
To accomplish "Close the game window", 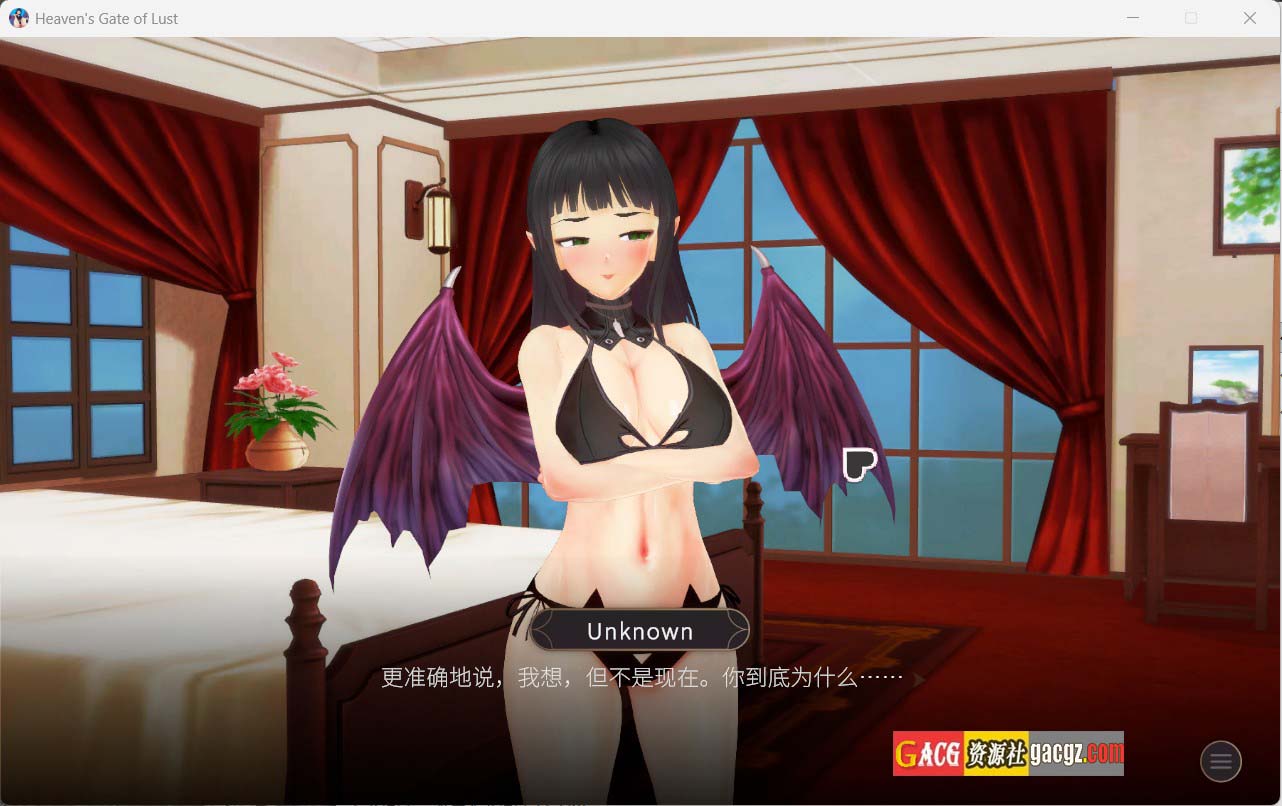I will click(1249, 18).
